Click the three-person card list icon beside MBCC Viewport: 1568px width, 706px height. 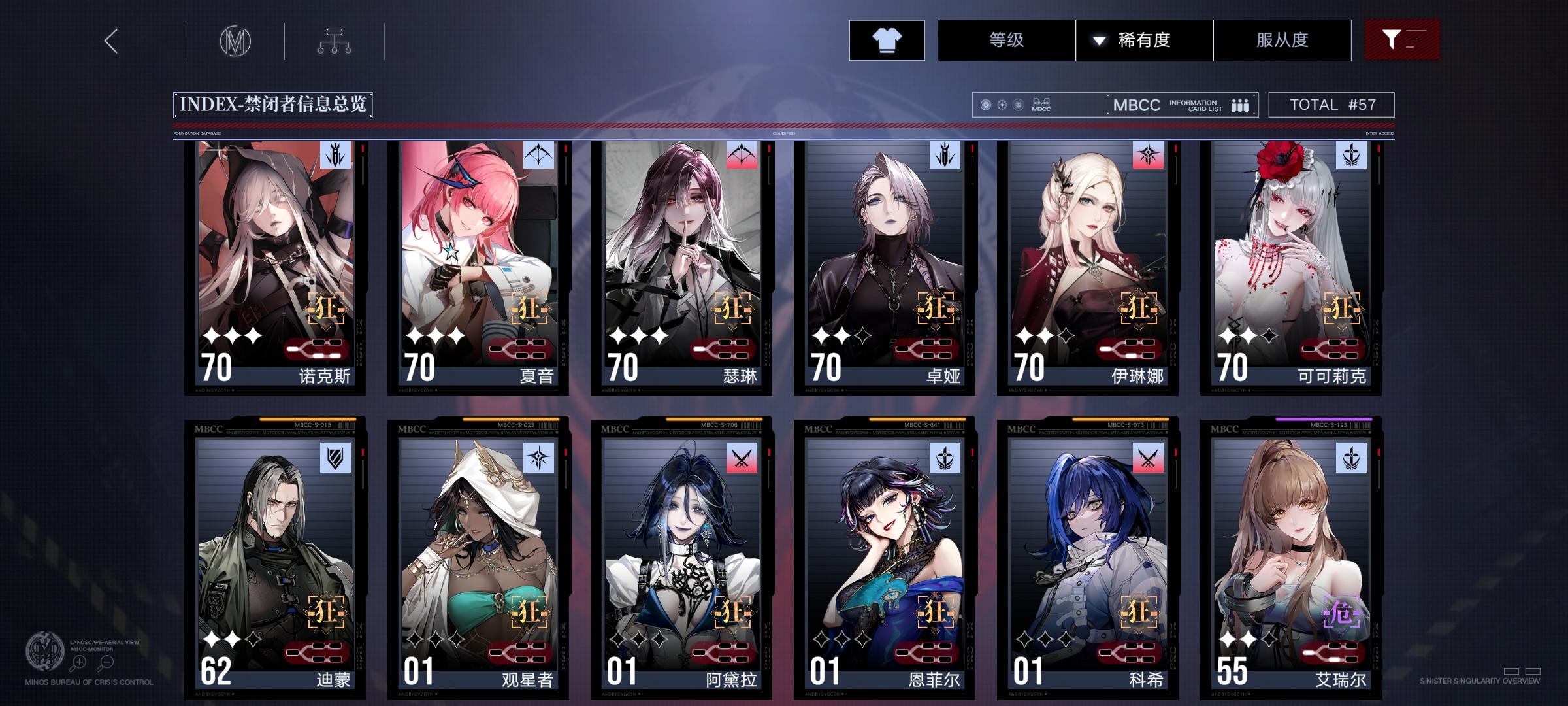(1240, 105)
